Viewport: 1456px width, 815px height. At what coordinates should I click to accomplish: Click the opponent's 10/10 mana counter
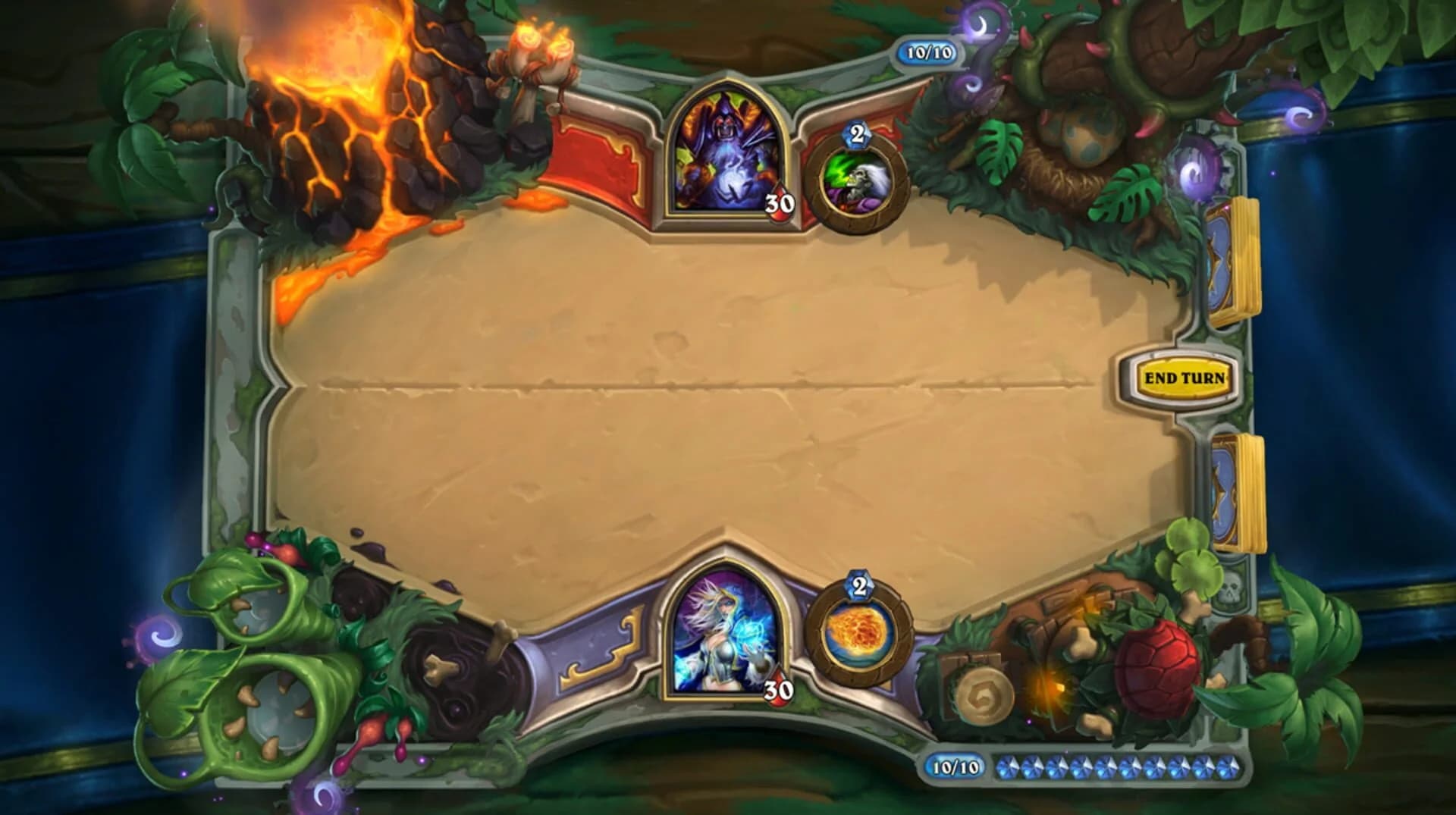927,52
